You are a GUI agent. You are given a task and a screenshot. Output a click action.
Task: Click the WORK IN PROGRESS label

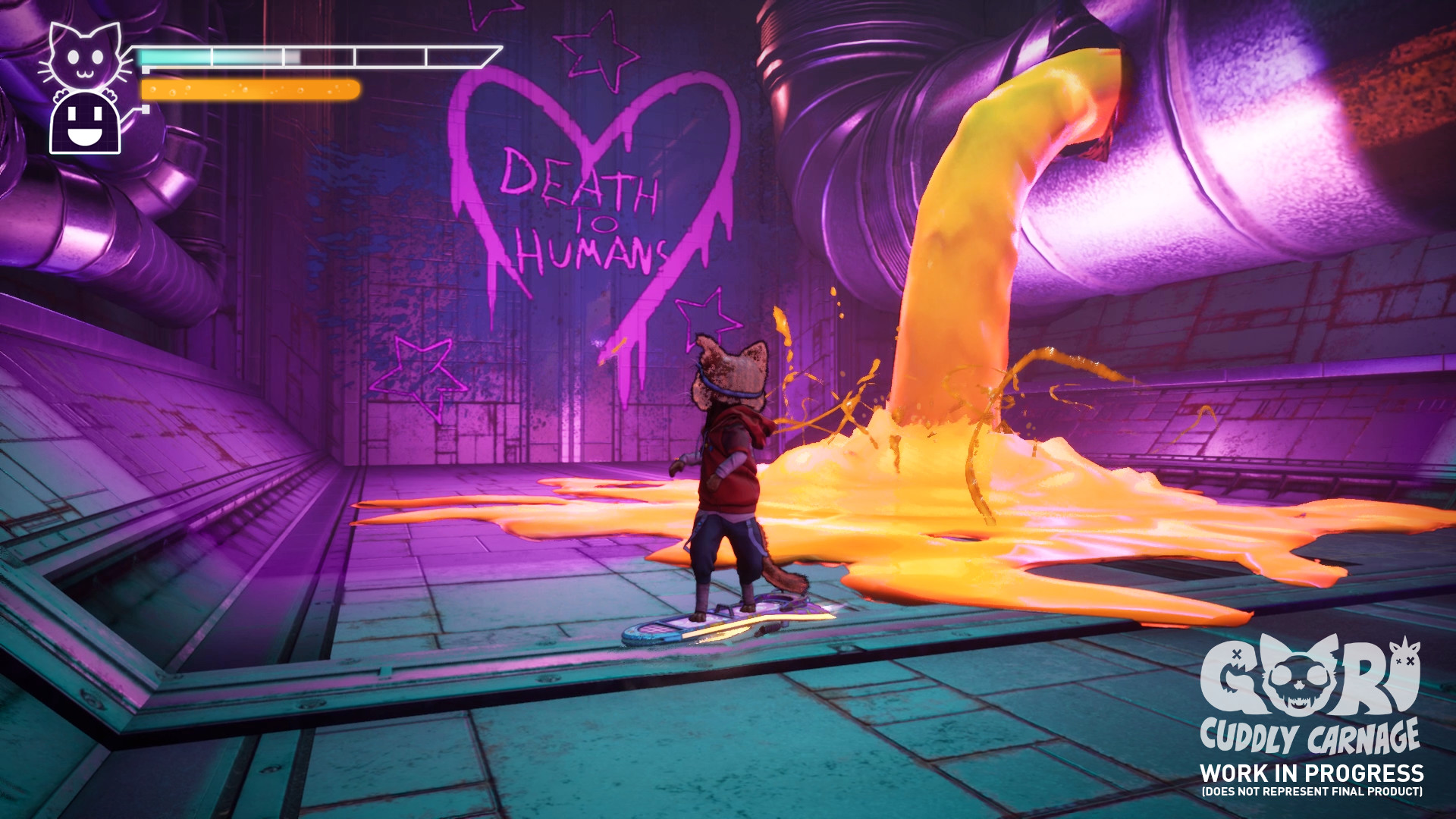(x=1313, y=774)
